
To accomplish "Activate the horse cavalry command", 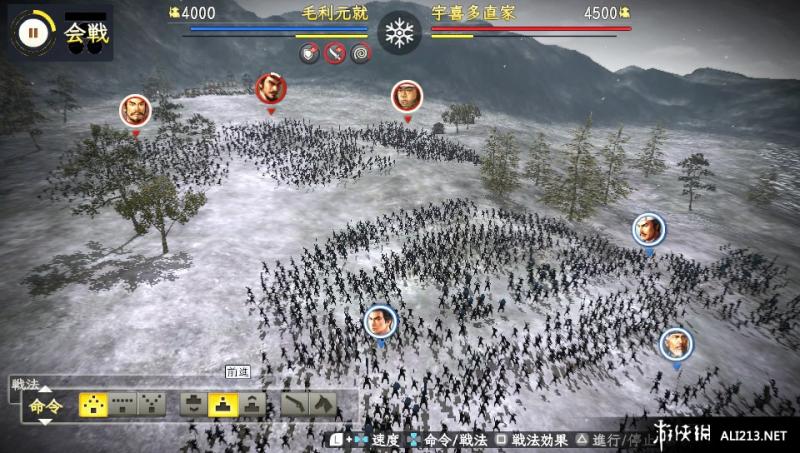I will point(323,403).
